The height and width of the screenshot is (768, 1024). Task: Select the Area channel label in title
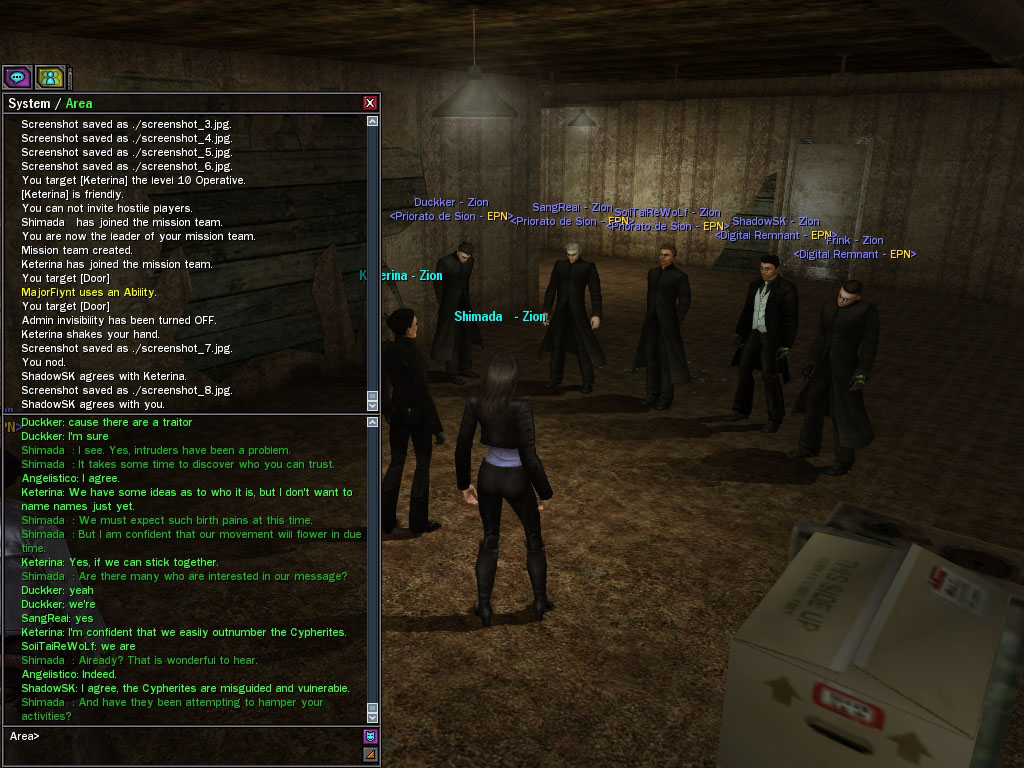click(79, 103)
